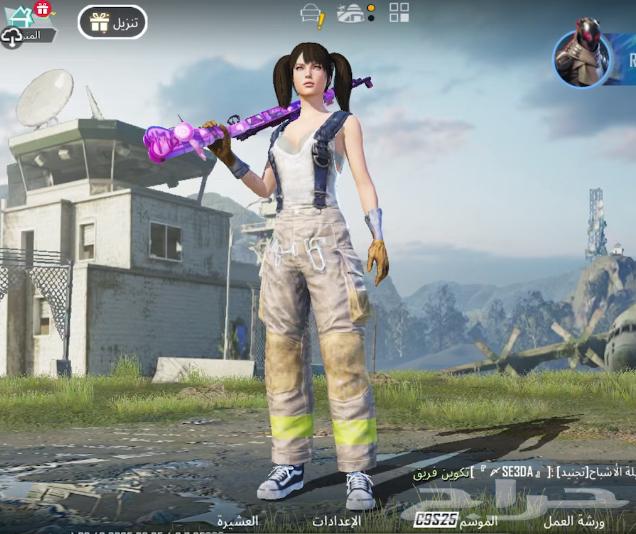Open the crown icon with gift badge
The height and width of the screenshot is (534, 636).
[x=22, y=15]
